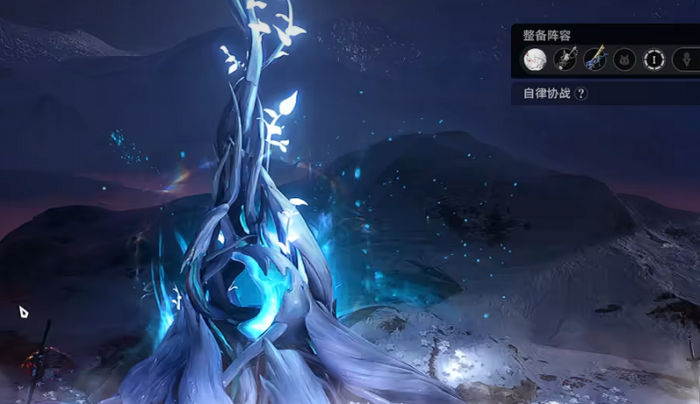700x404 pixels.
Task: Select the blue and gold sword slot
Action: click(595, 59)
